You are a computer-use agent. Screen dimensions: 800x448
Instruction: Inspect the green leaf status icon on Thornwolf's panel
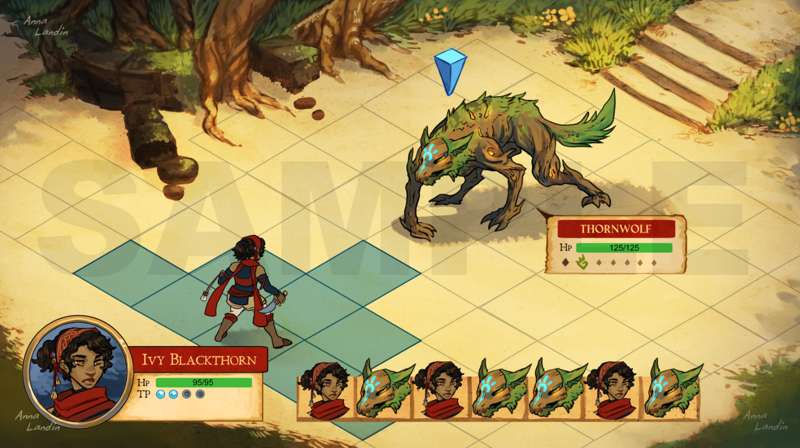[580, 264]
